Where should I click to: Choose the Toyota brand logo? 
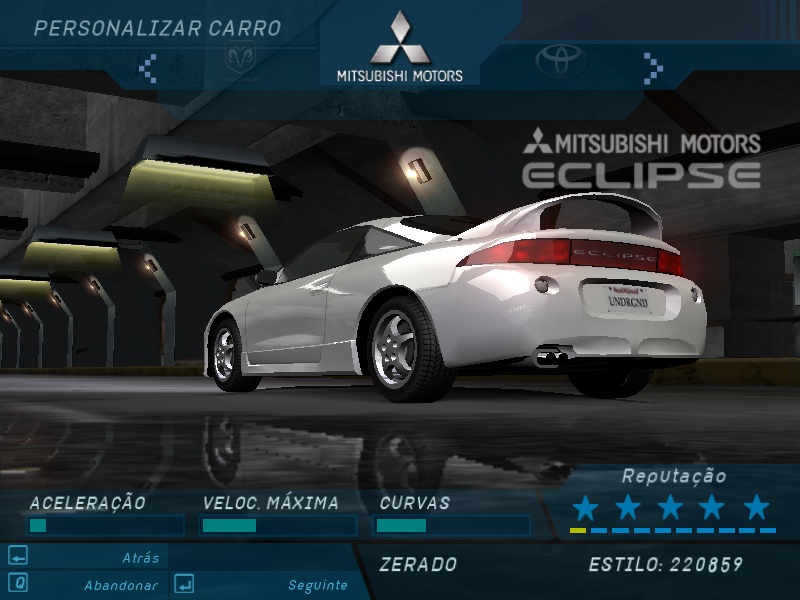coord(560,61)
